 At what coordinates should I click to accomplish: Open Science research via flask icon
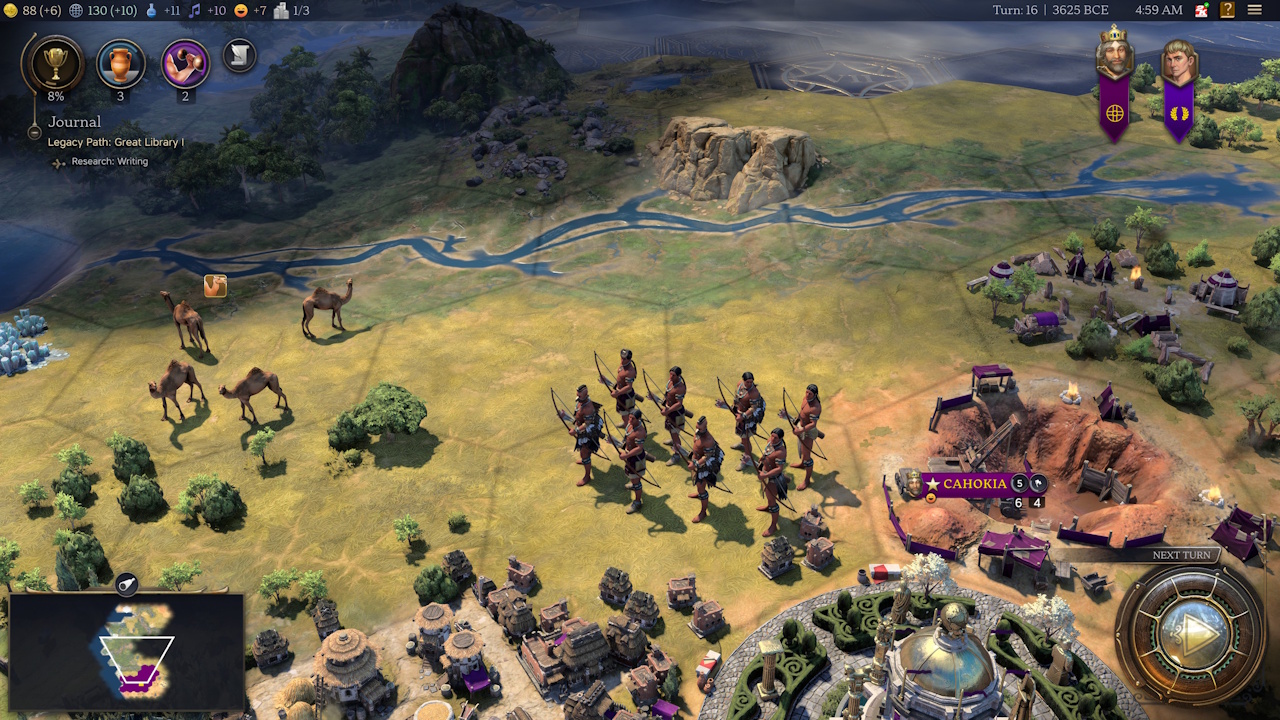[152, 10]
